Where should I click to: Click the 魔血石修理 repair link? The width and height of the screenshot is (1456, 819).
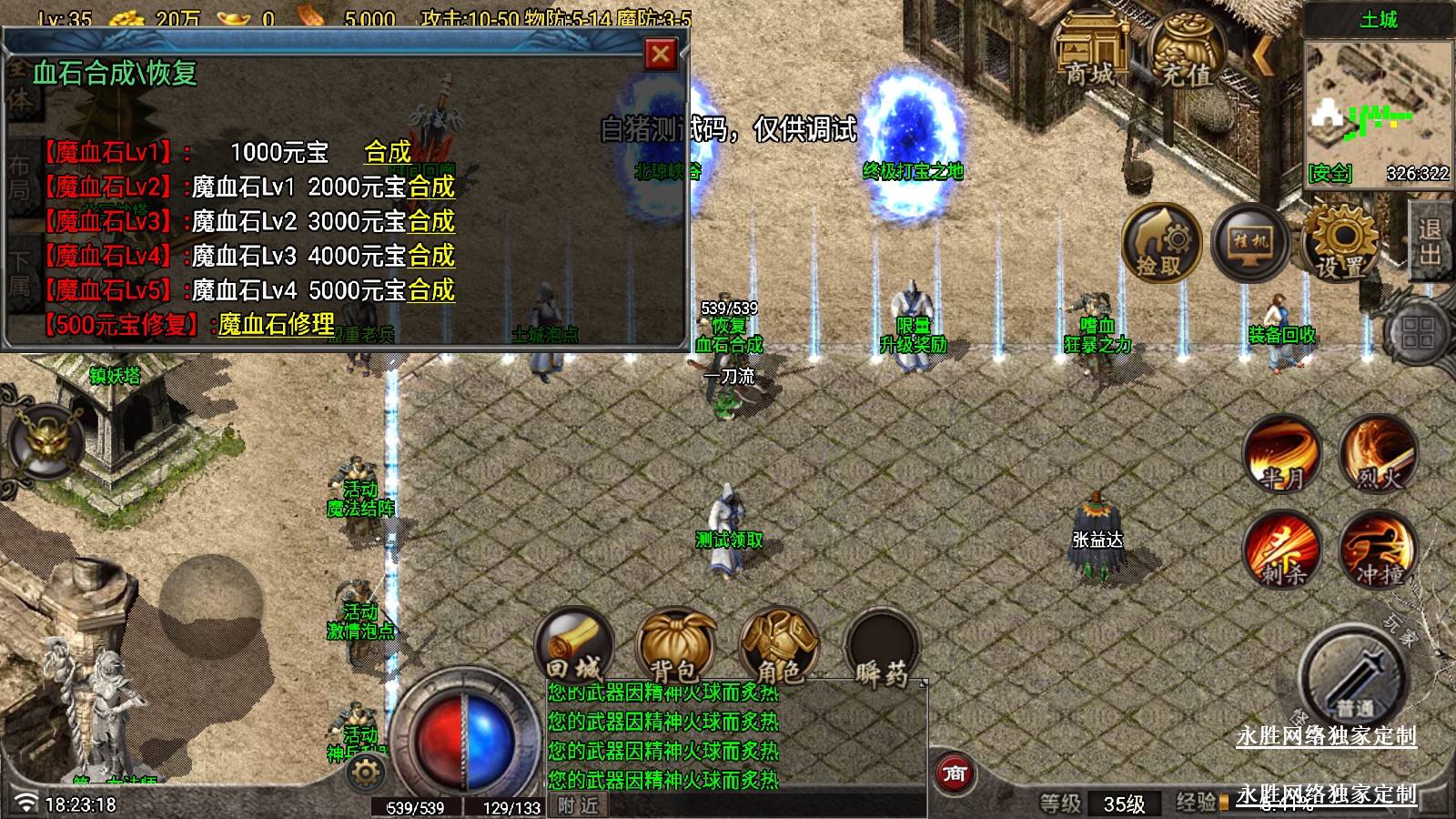pos(276,325)
